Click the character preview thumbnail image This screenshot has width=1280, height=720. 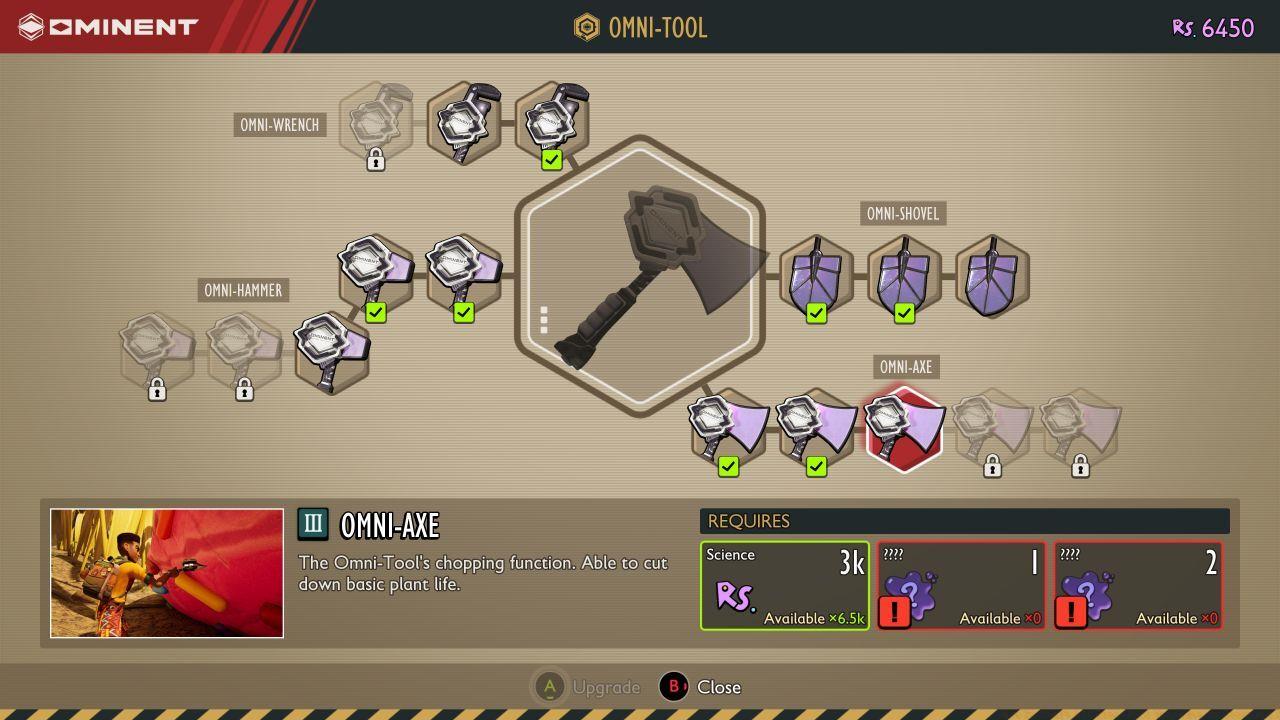(167, 573)
